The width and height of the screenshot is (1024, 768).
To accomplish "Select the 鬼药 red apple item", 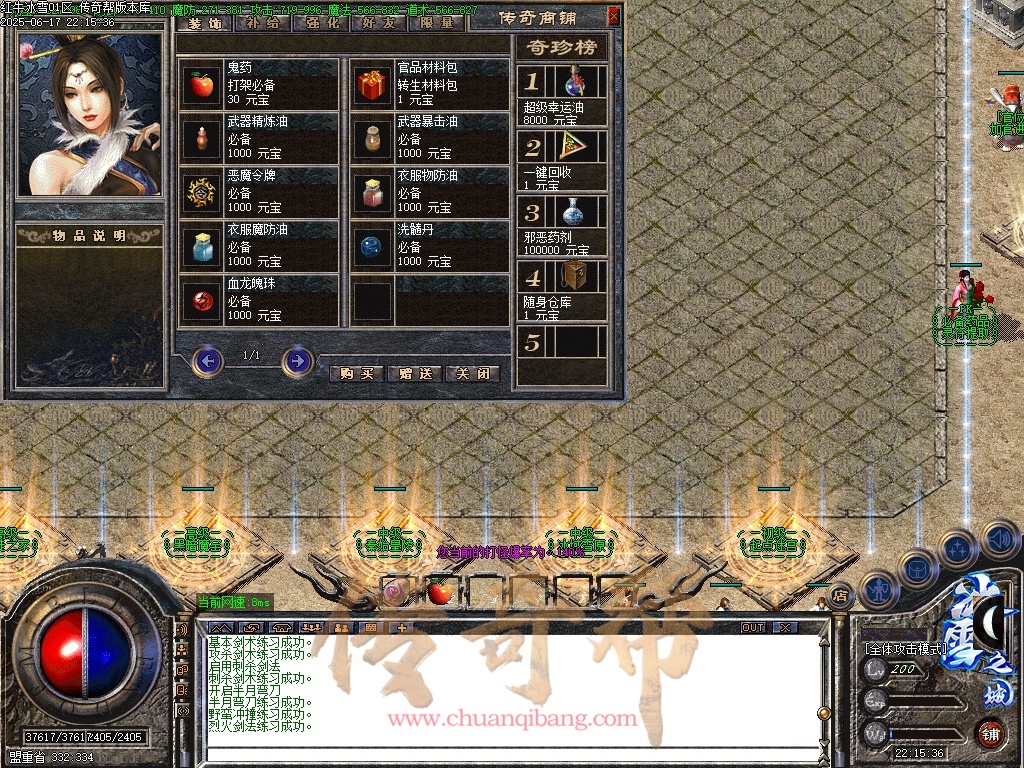I will tap(203, 85).
